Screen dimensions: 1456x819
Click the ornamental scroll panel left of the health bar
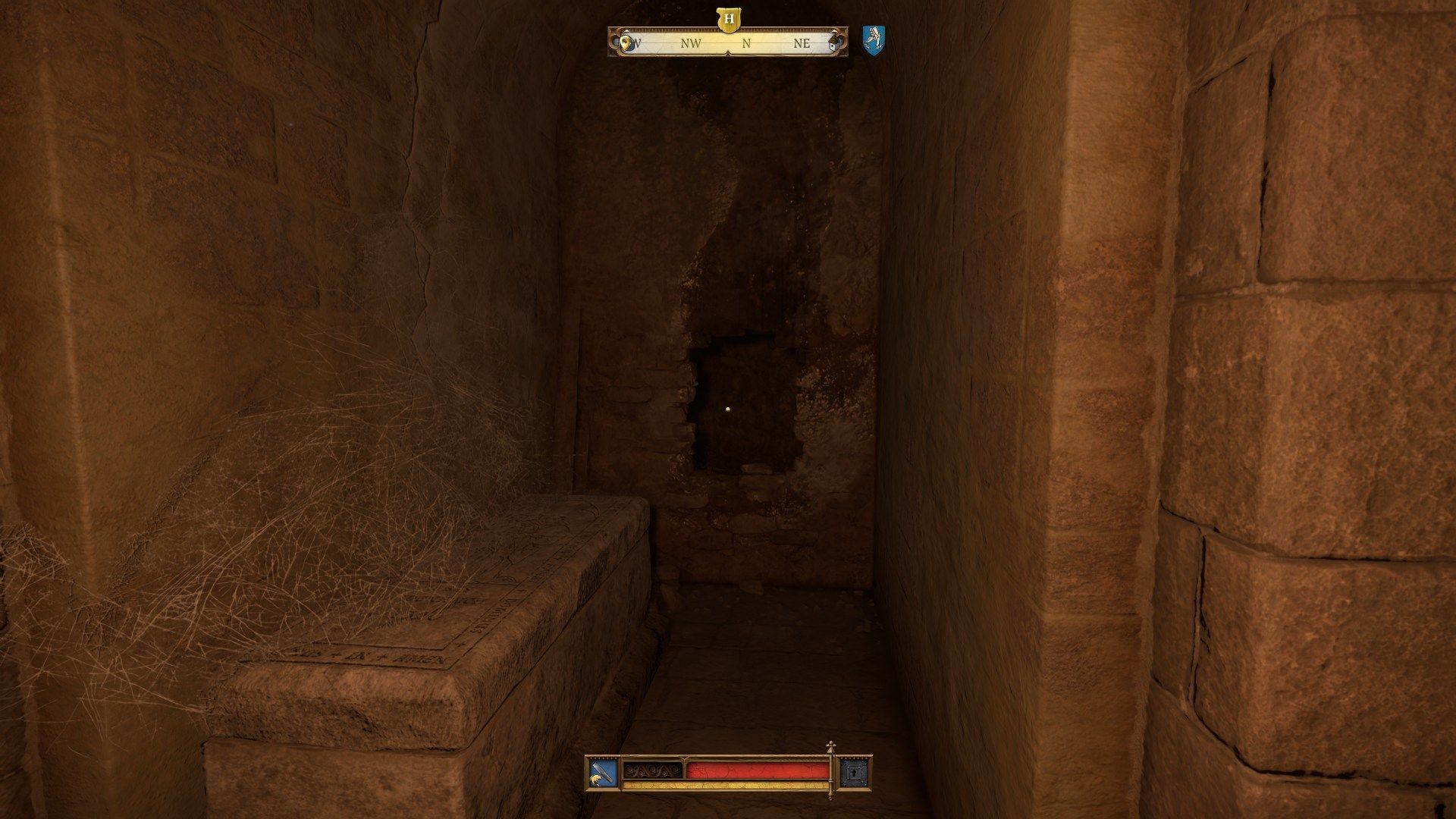(652, 770)
